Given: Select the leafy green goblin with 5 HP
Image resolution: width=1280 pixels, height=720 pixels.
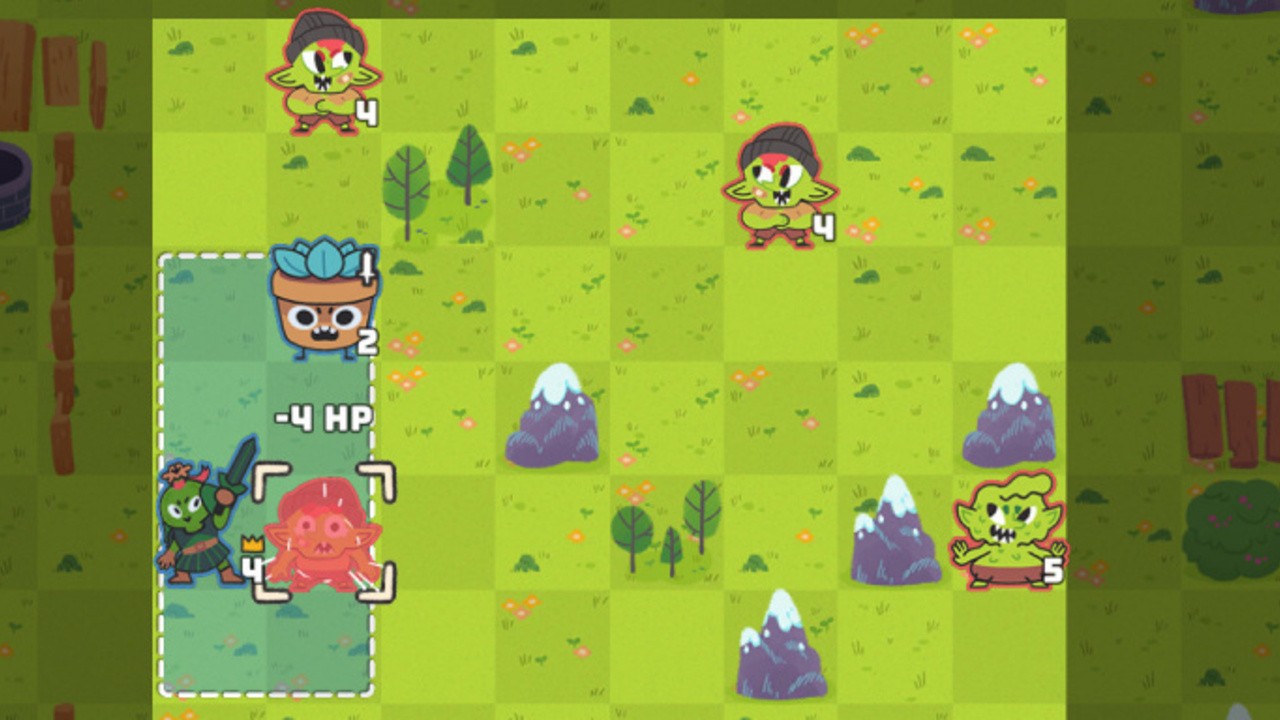Looking at the screenshot, I should pos(1010,530).
